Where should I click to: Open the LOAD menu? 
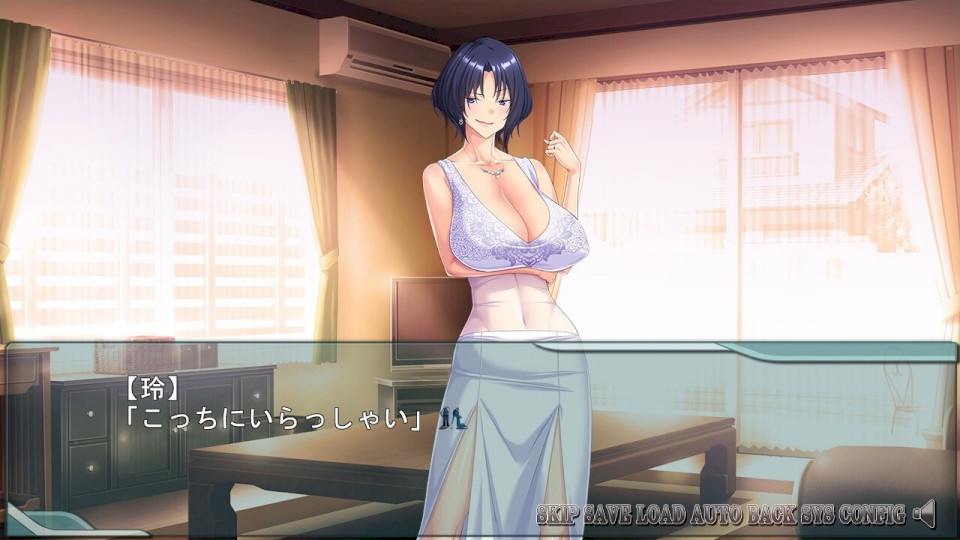tap(658, 515)
